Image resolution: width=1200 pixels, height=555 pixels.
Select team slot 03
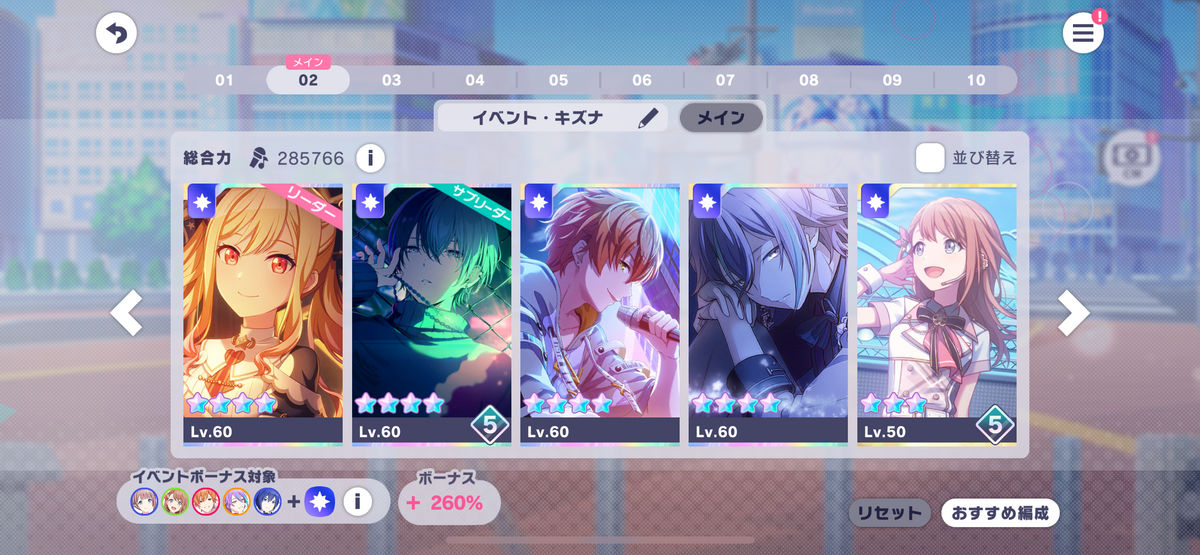pos(391,80)
